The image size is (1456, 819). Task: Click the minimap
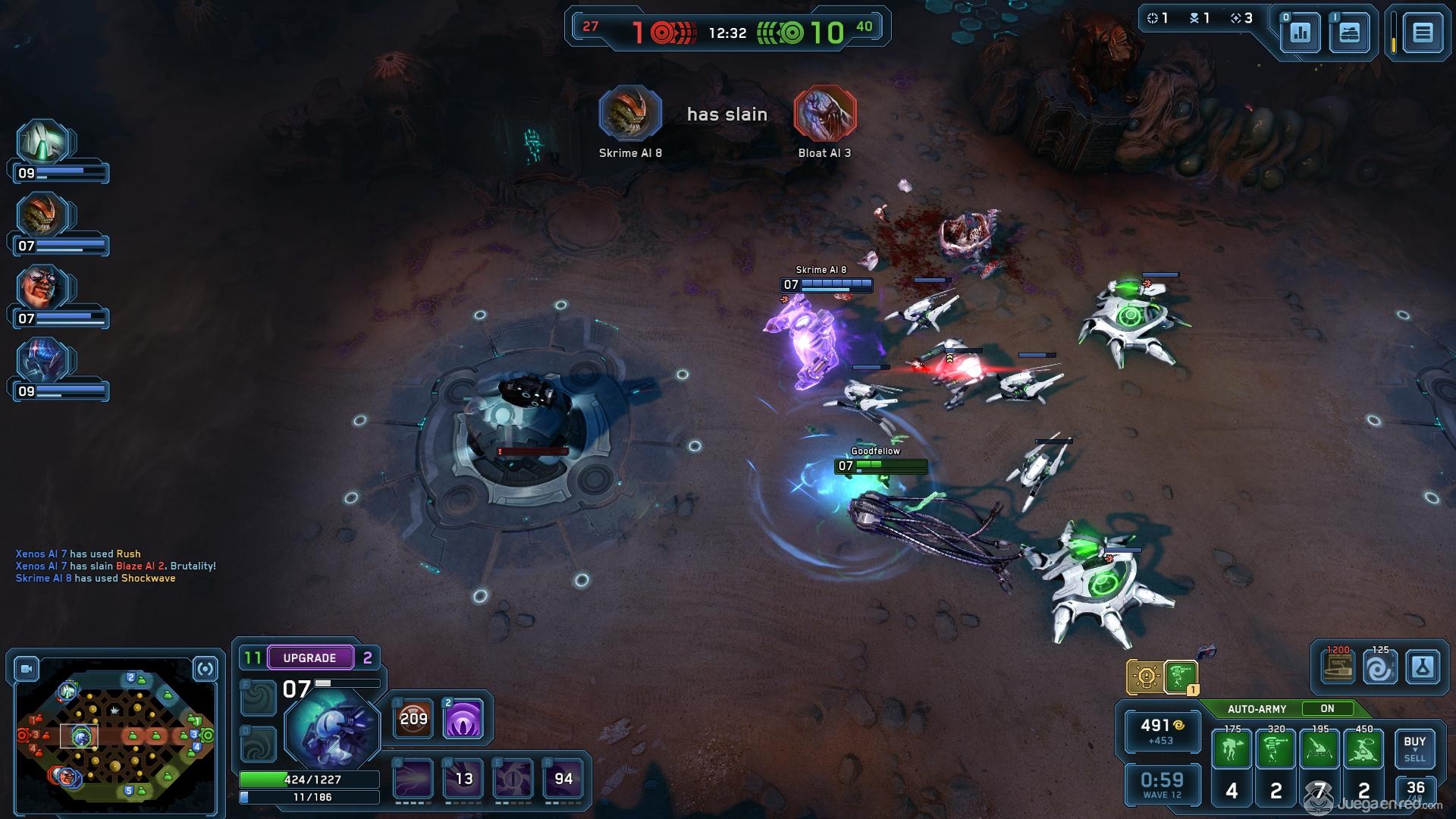(x=115, y=736)
